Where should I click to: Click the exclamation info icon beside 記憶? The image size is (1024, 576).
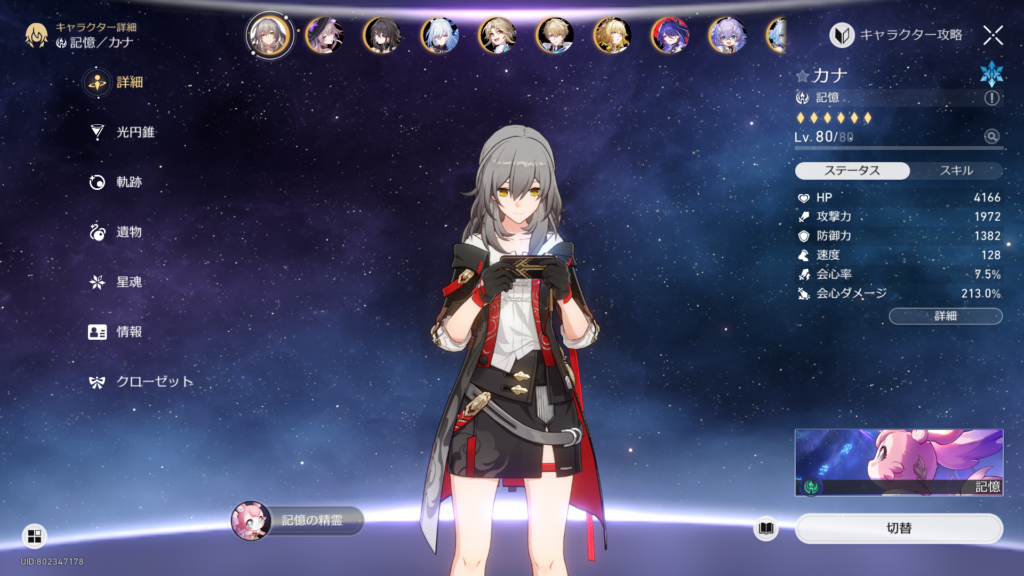pyautogui.click(x=991, y=98)
